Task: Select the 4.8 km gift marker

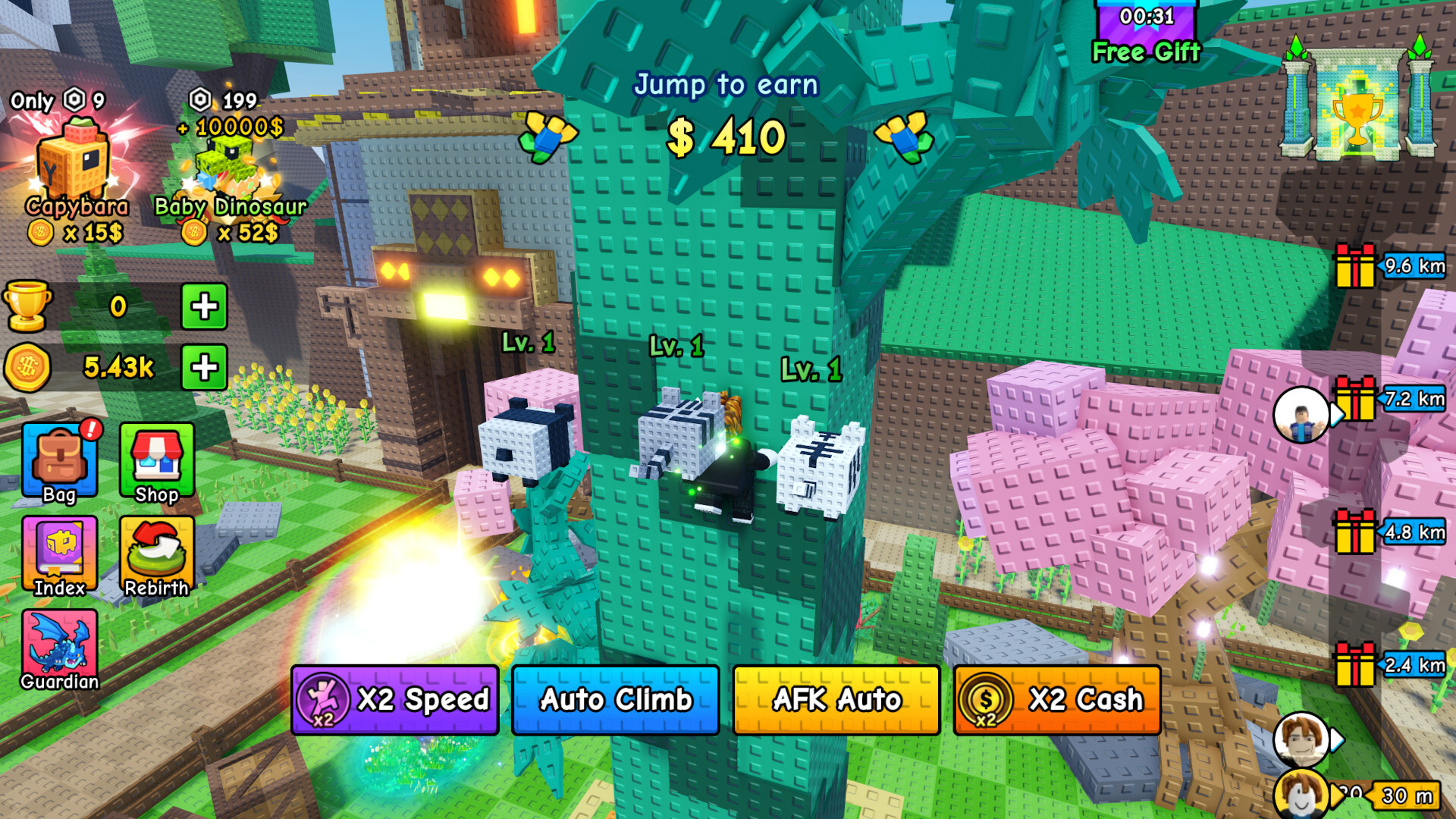Action: [x=1356, y=532]
